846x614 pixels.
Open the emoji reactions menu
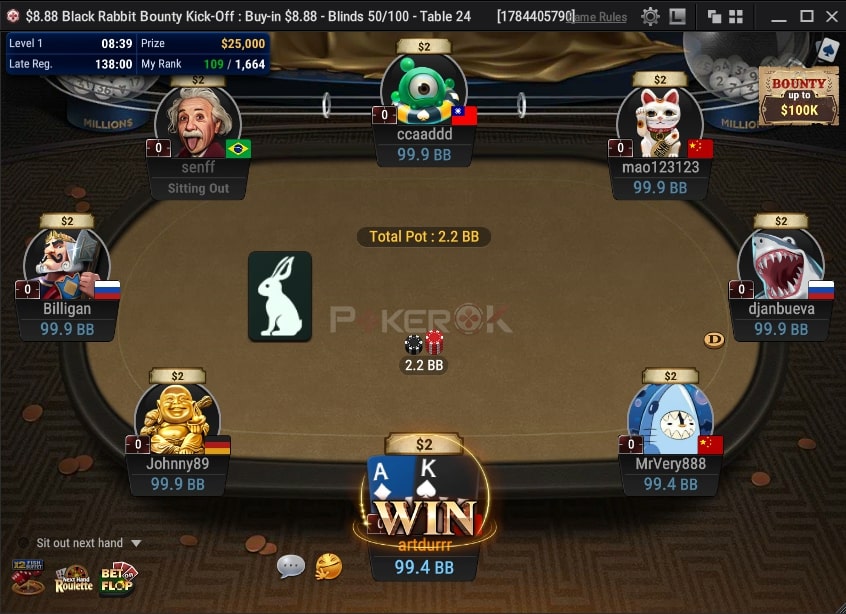coord(328,566)
